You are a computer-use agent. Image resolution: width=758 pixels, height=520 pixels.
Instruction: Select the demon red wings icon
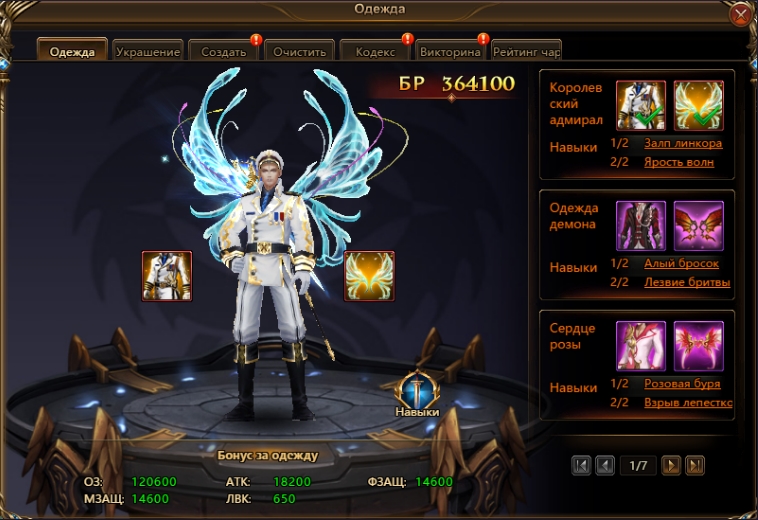tap(699, 225)
